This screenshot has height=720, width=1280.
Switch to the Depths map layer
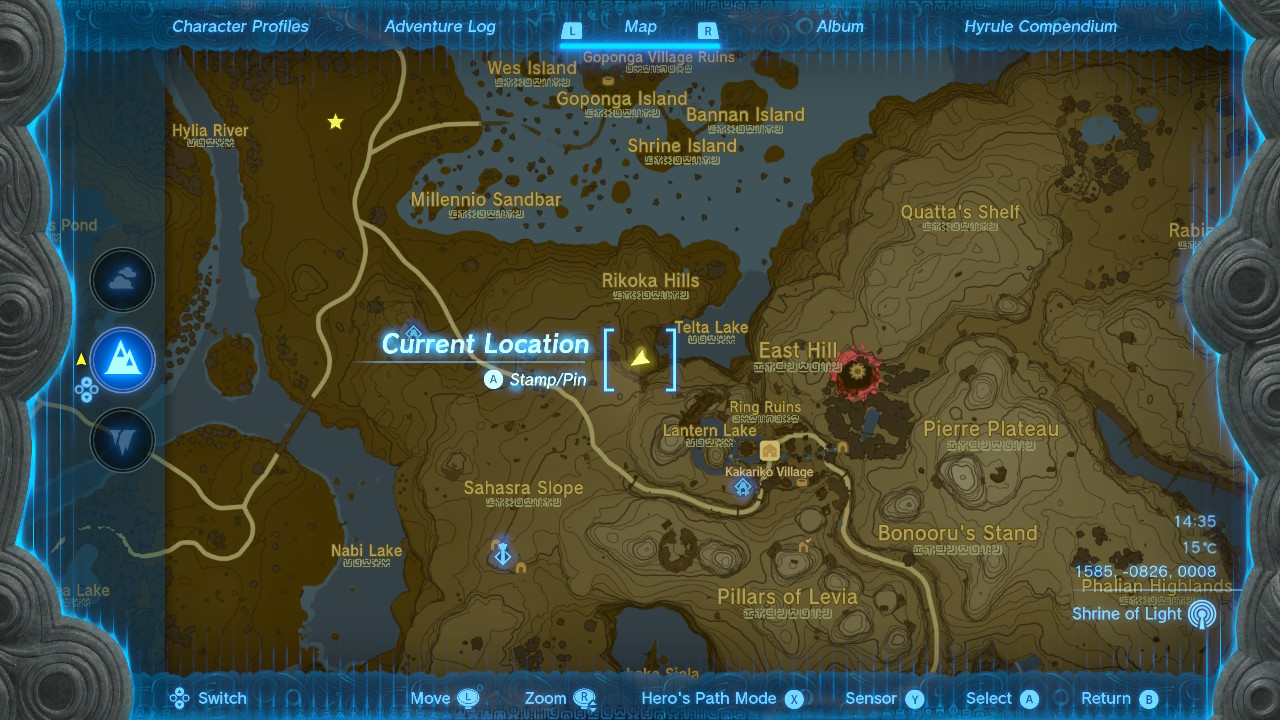pyautogui.click(x=122, y=439)
